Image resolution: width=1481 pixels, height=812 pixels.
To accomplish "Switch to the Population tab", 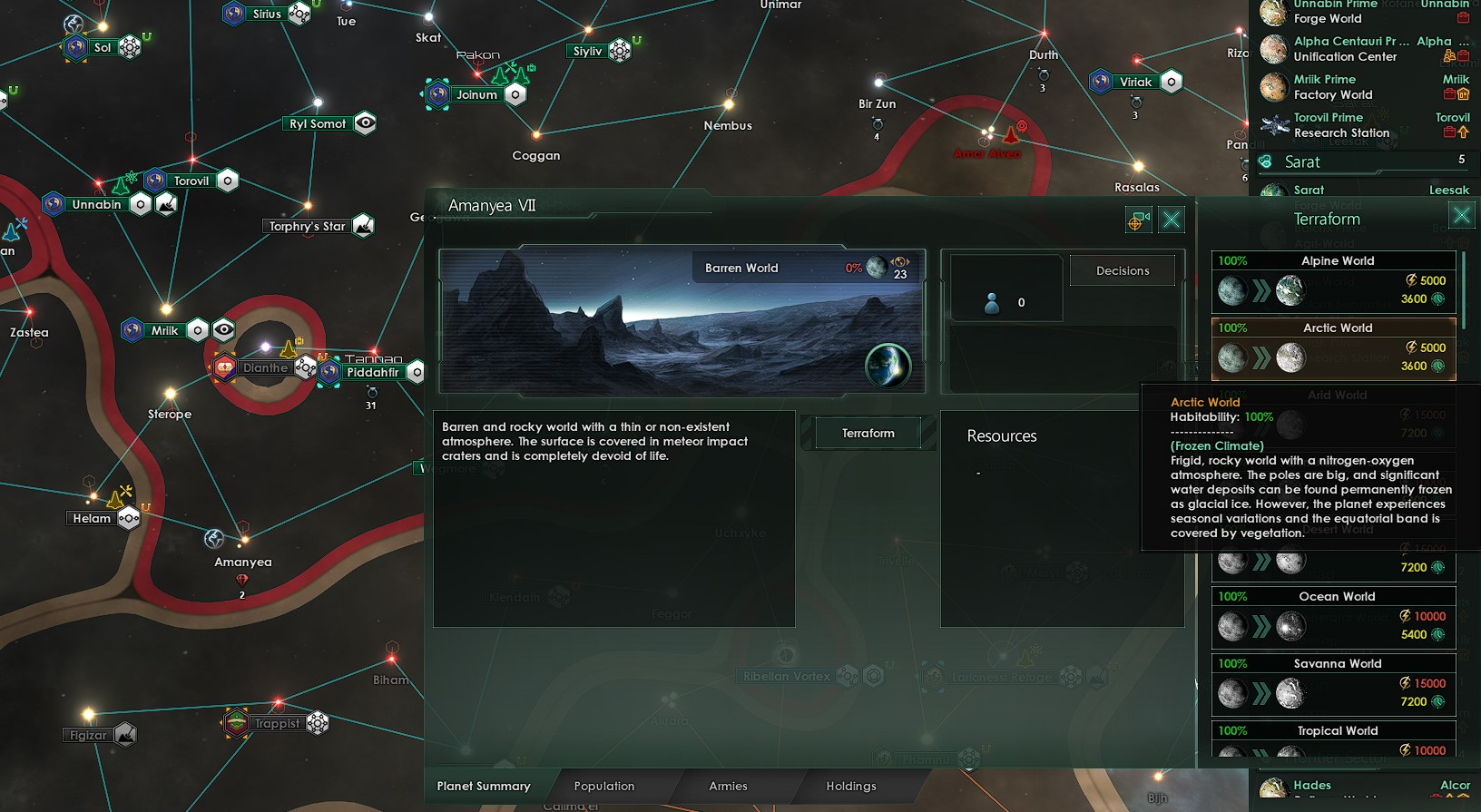I will 604,786.
